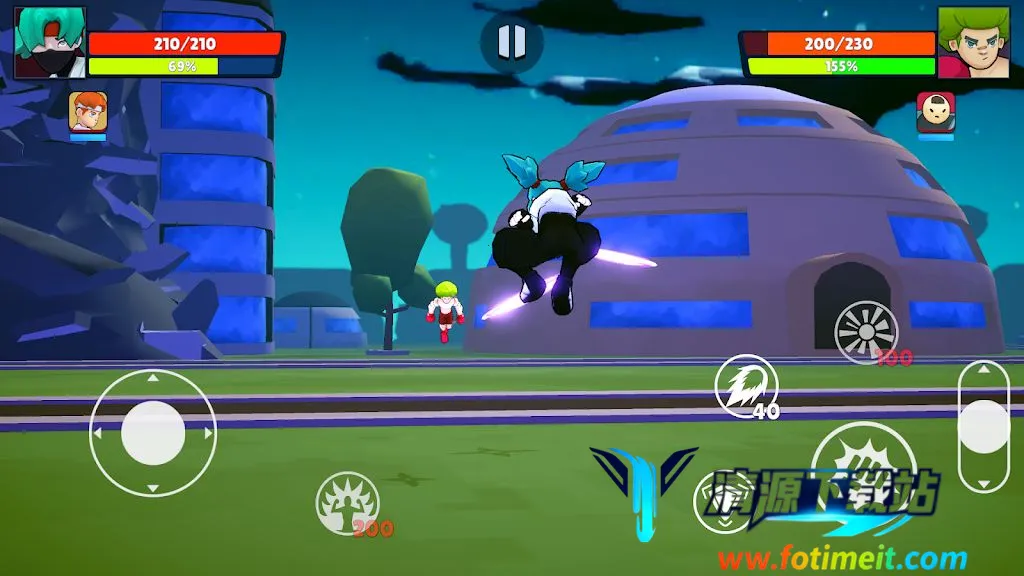Tap the green-haired opponent portrait
The width and height of the screenshot is (1024, 576).
click(973, 42)
